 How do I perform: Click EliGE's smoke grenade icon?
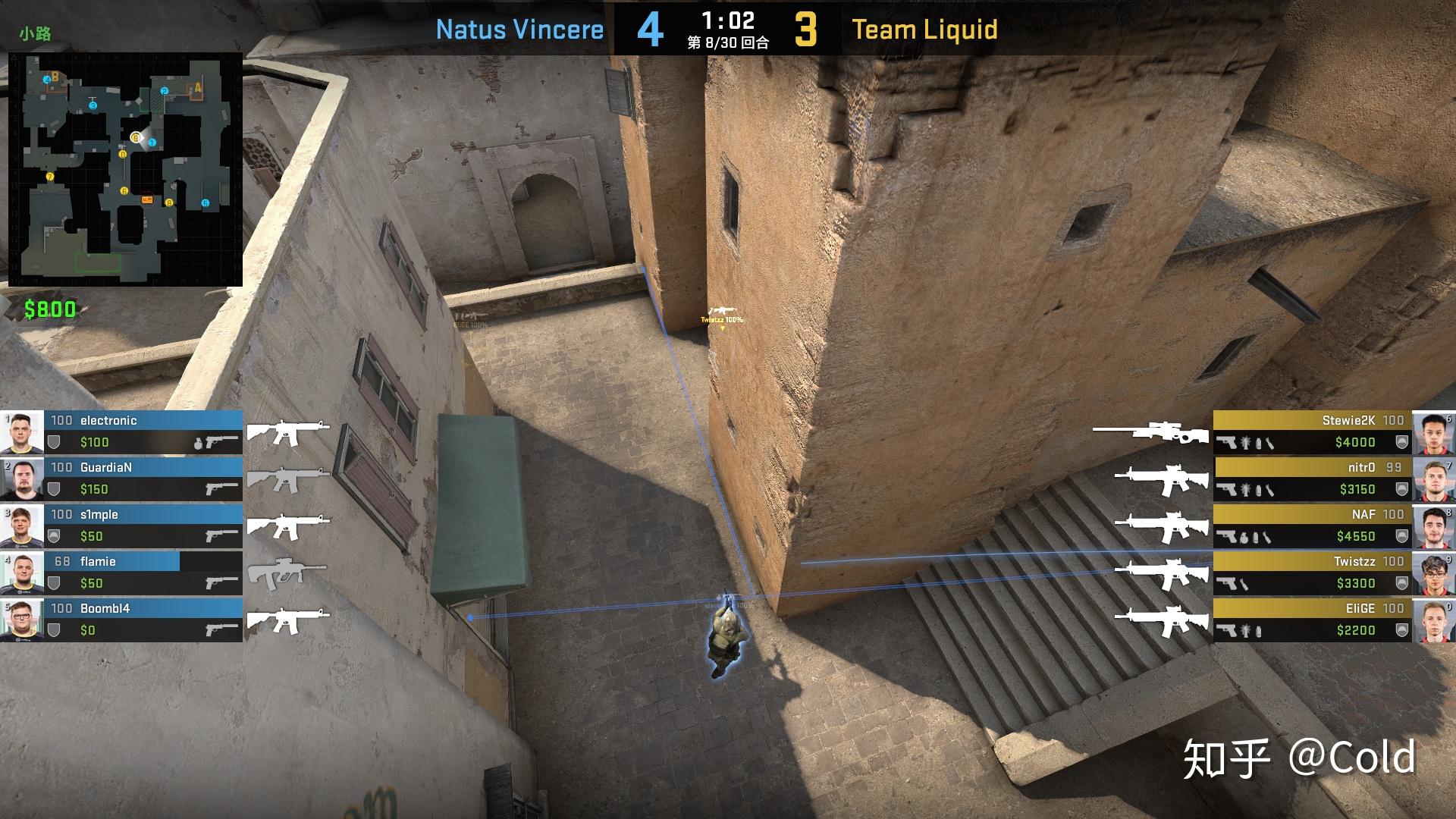point(1257,631)
